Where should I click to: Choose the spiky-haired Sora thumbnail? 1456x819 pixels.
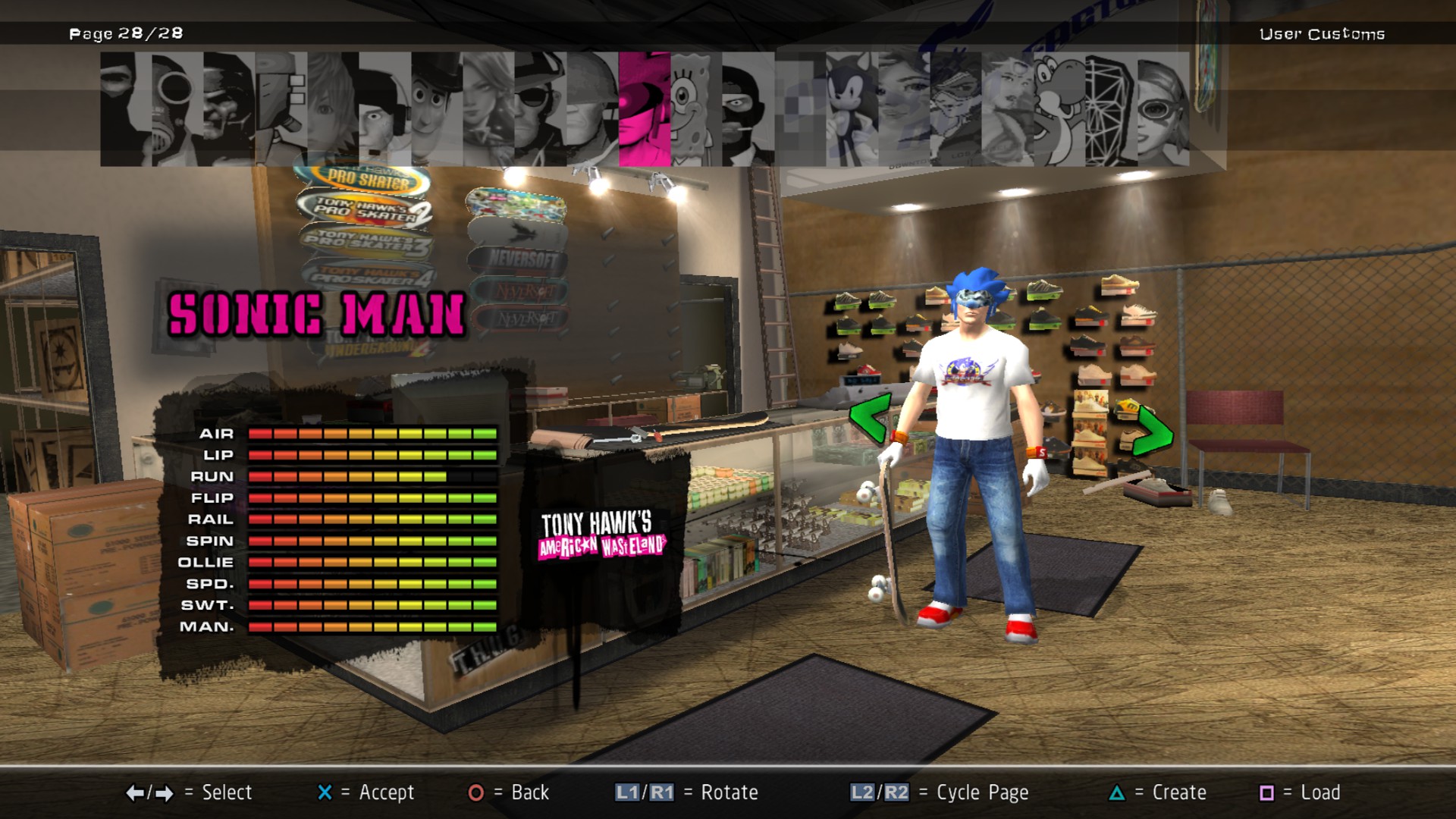[x=333, y=109]
